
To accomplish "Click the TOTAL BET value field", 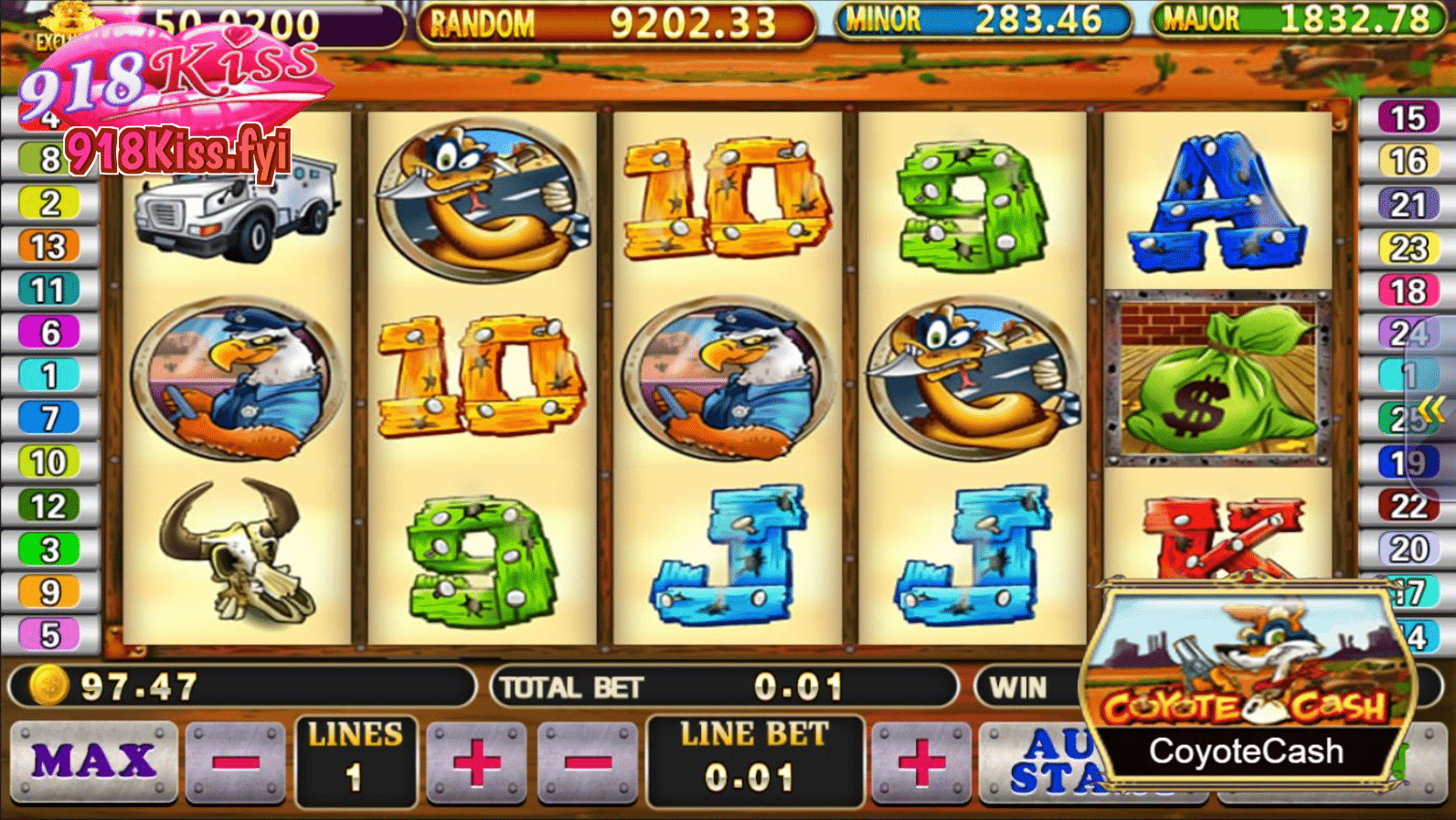I will [x=797, y=686].
